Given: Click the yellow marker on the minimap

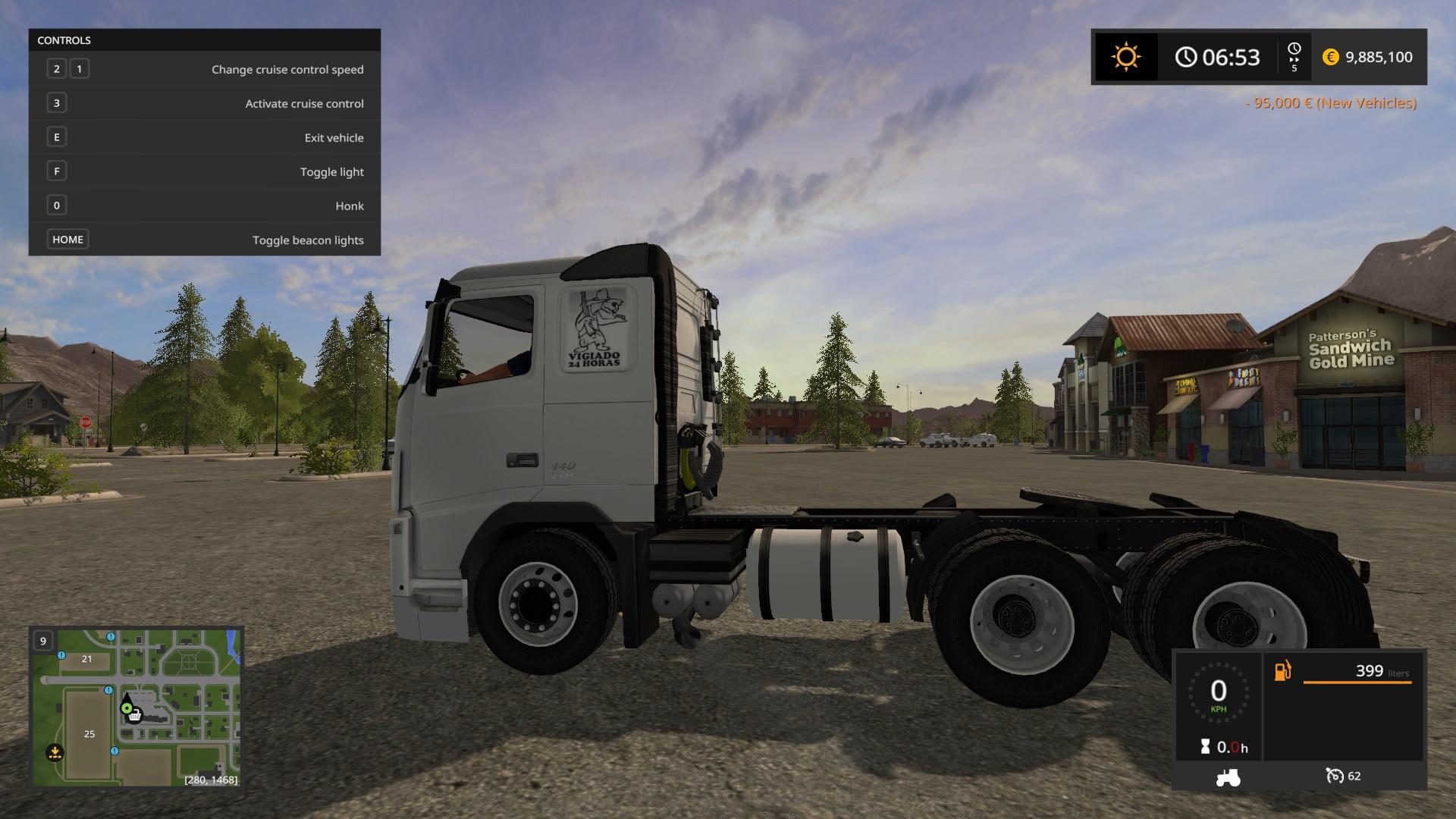Looking at the screenshot, I should click(55, 752).
